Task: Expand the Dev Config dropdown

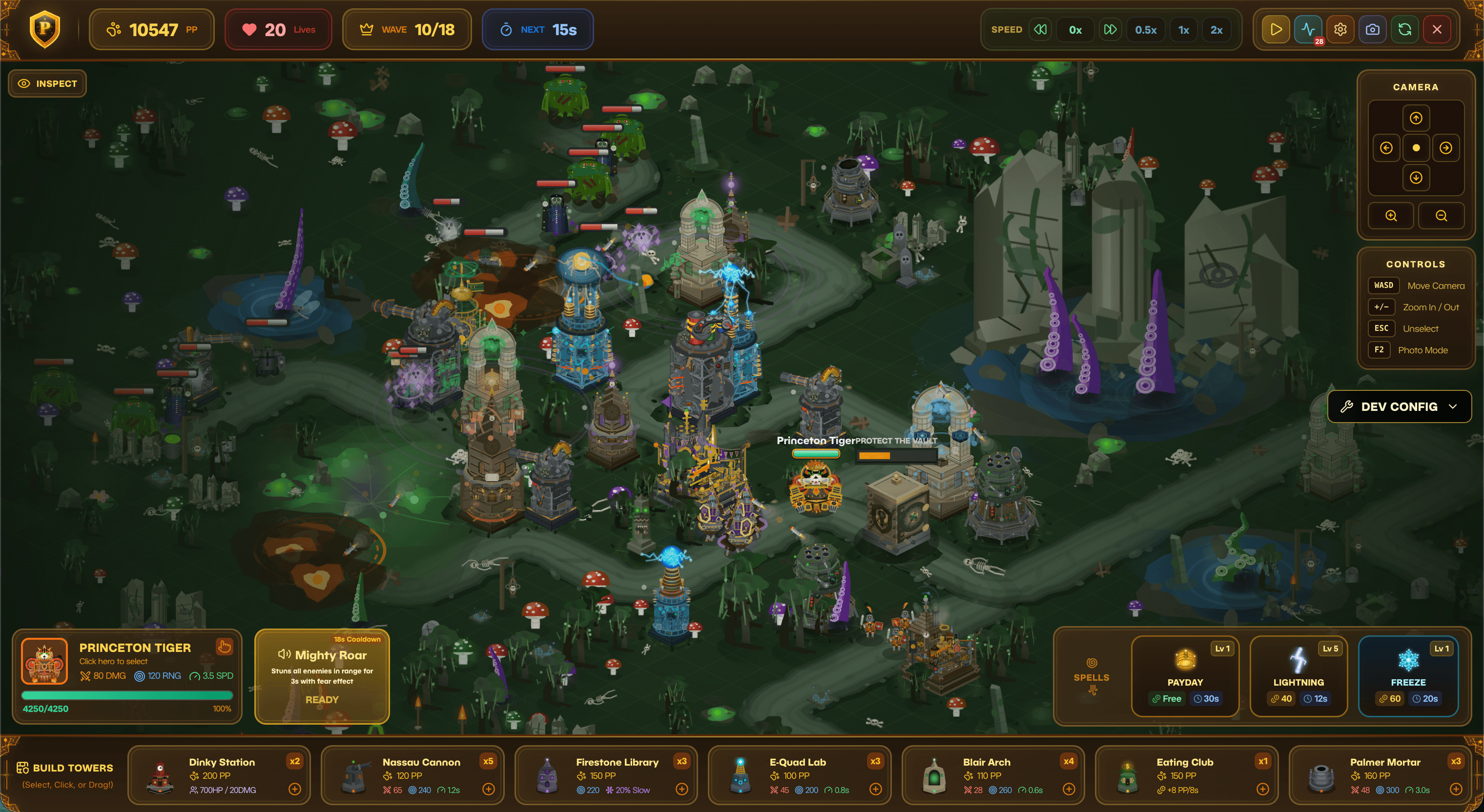Action: click(1399, 406)
